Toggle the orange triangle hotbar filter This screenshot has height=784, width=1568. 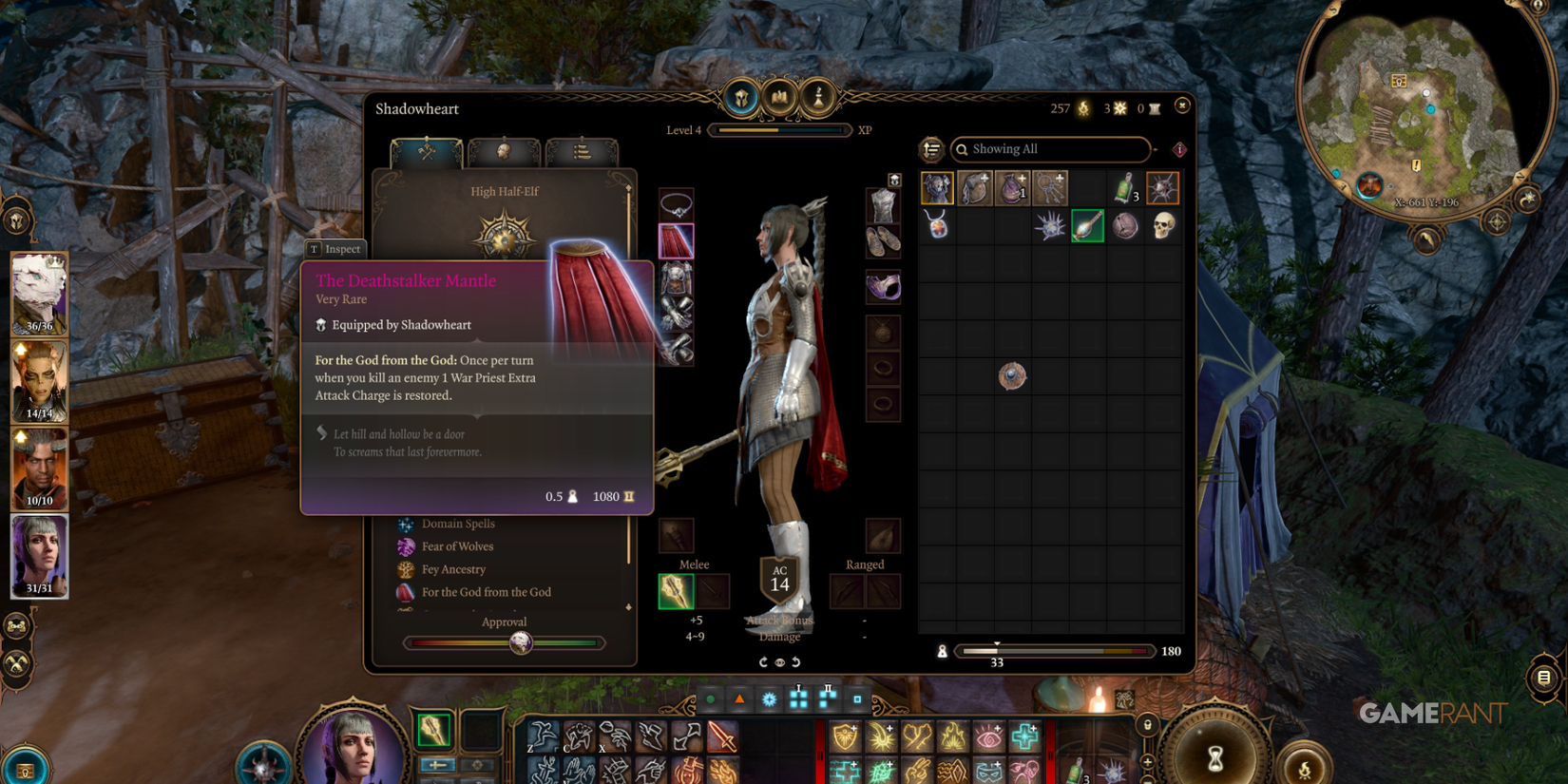(739, 698)
